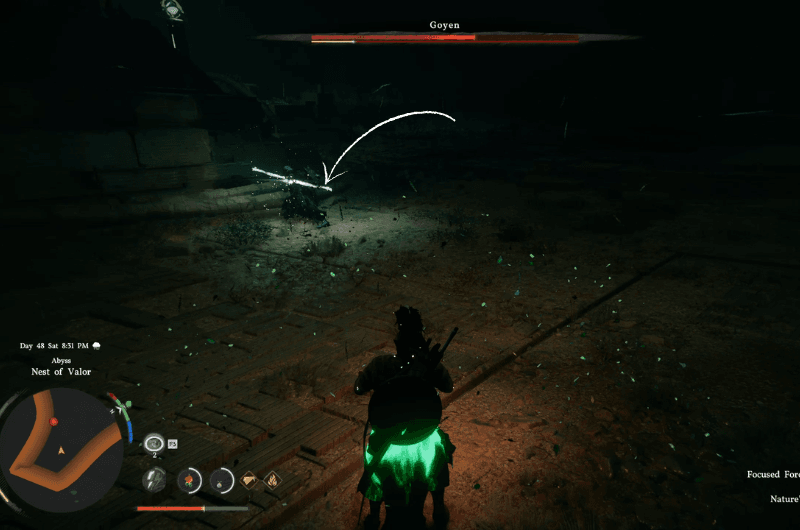This screenshot has height=530, width=800.
Task: Use the swirl item slot with count 2
Action: tap(154, 443)
